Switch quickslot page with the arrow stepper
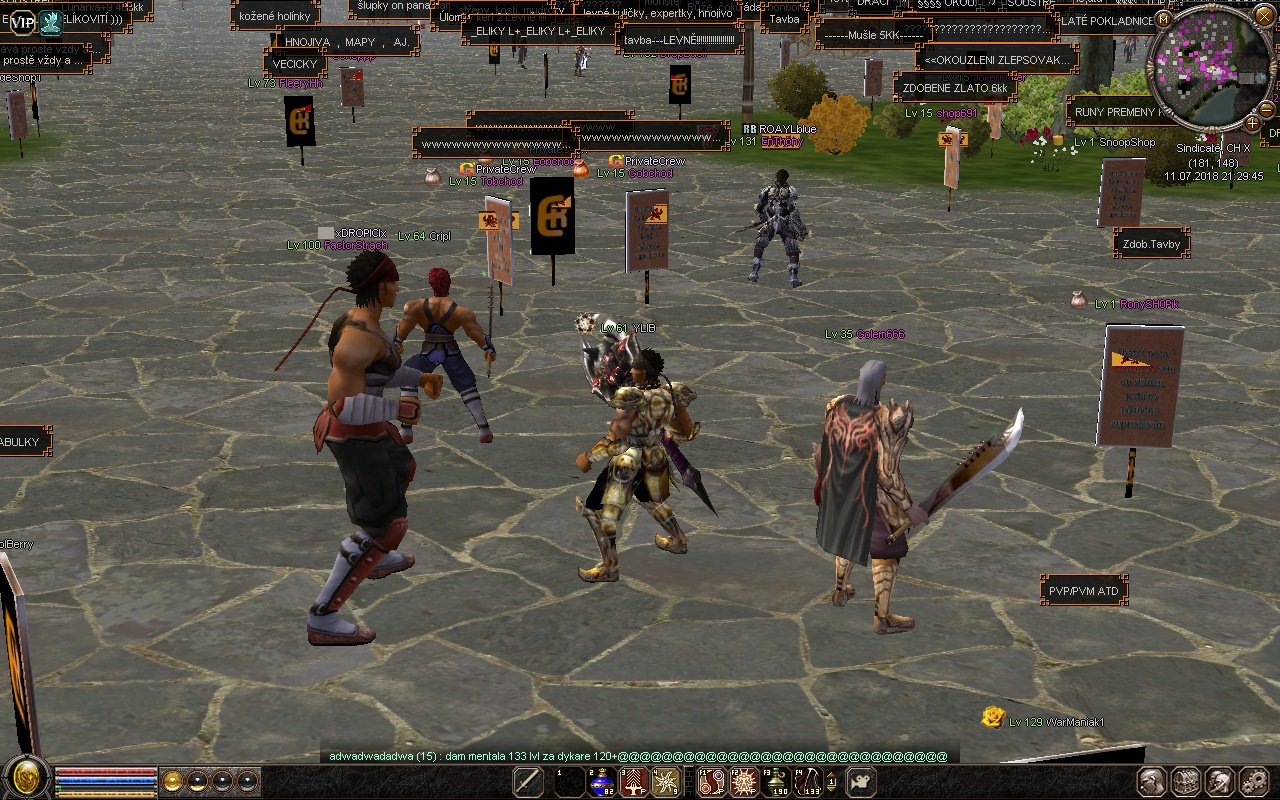Viewport: 1280px width, 800px height. [x=831, y=782]
